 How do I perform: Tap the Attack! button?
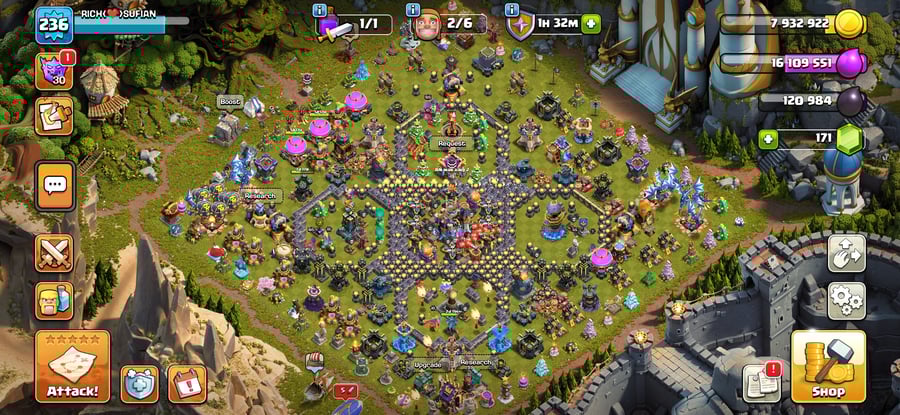click(x=72, y=367)
